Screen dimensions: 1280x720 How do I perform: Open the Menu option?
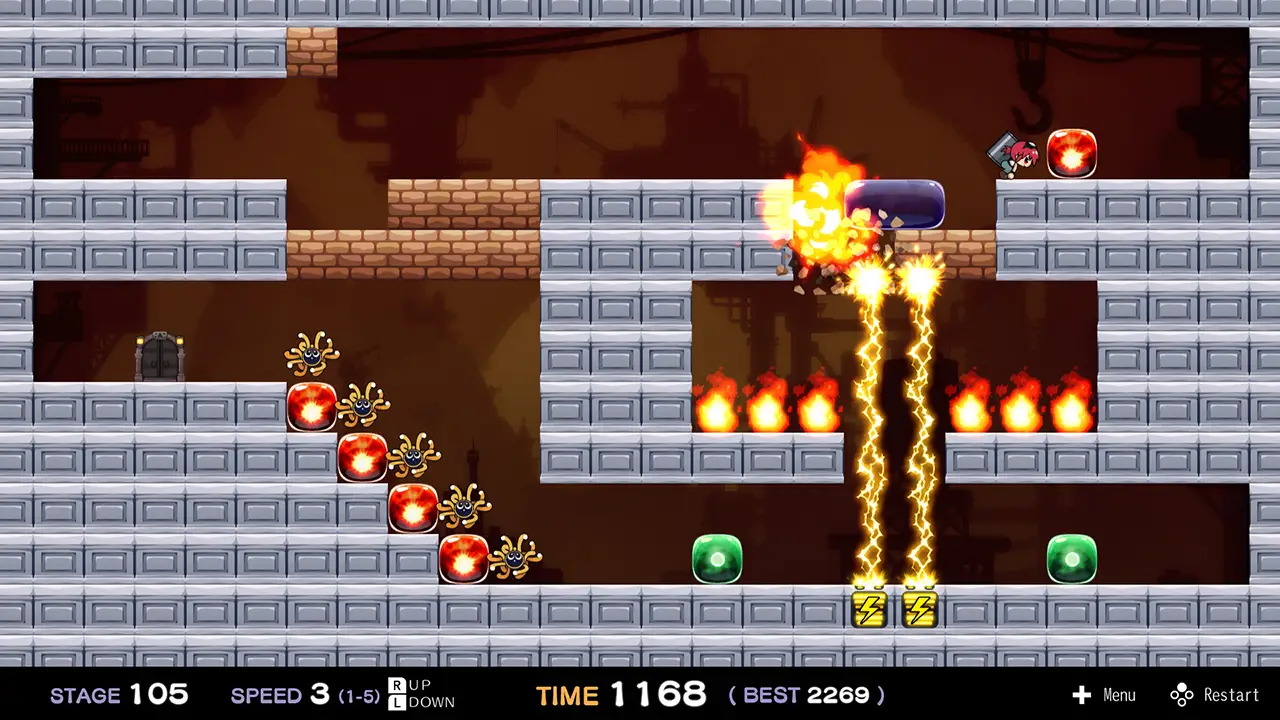[1119, 695]
